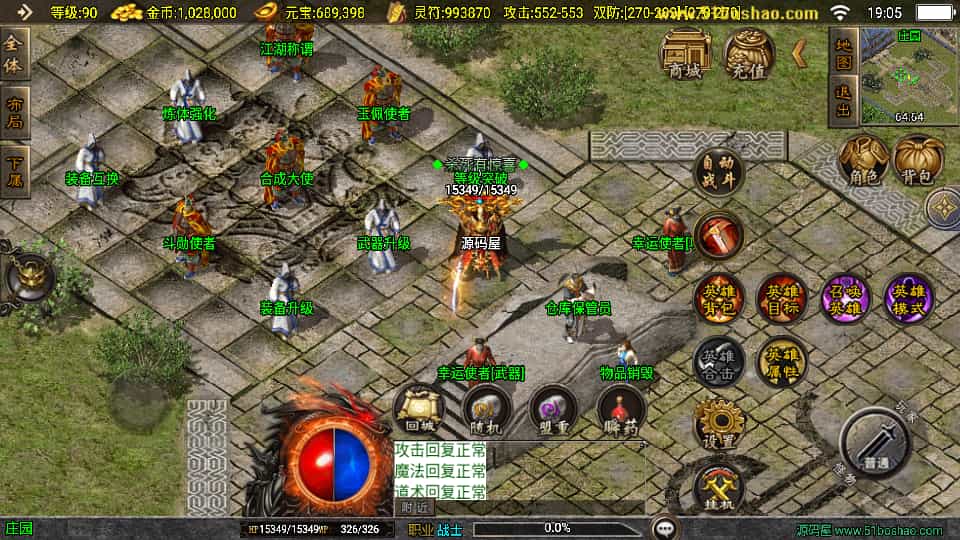Activate the 挂机 idle mode button
The width and height of the screenshot is (960, 540).
719,488
